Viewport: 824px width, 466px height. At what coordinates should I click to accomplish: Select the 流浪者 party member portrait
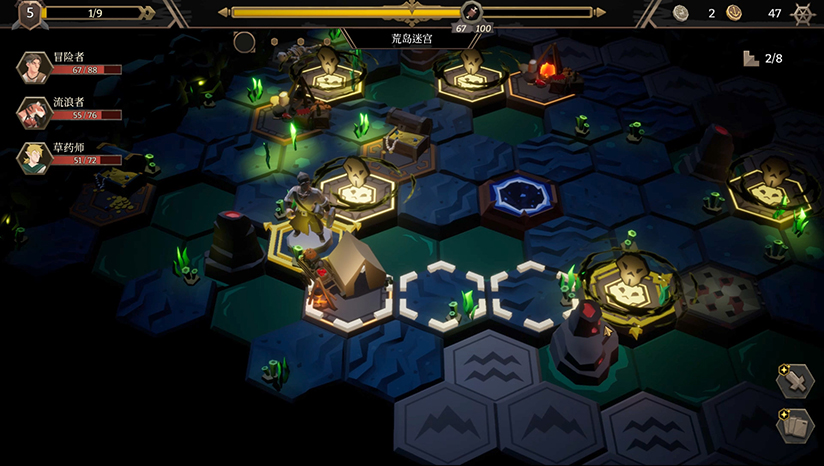click(35, 112)
